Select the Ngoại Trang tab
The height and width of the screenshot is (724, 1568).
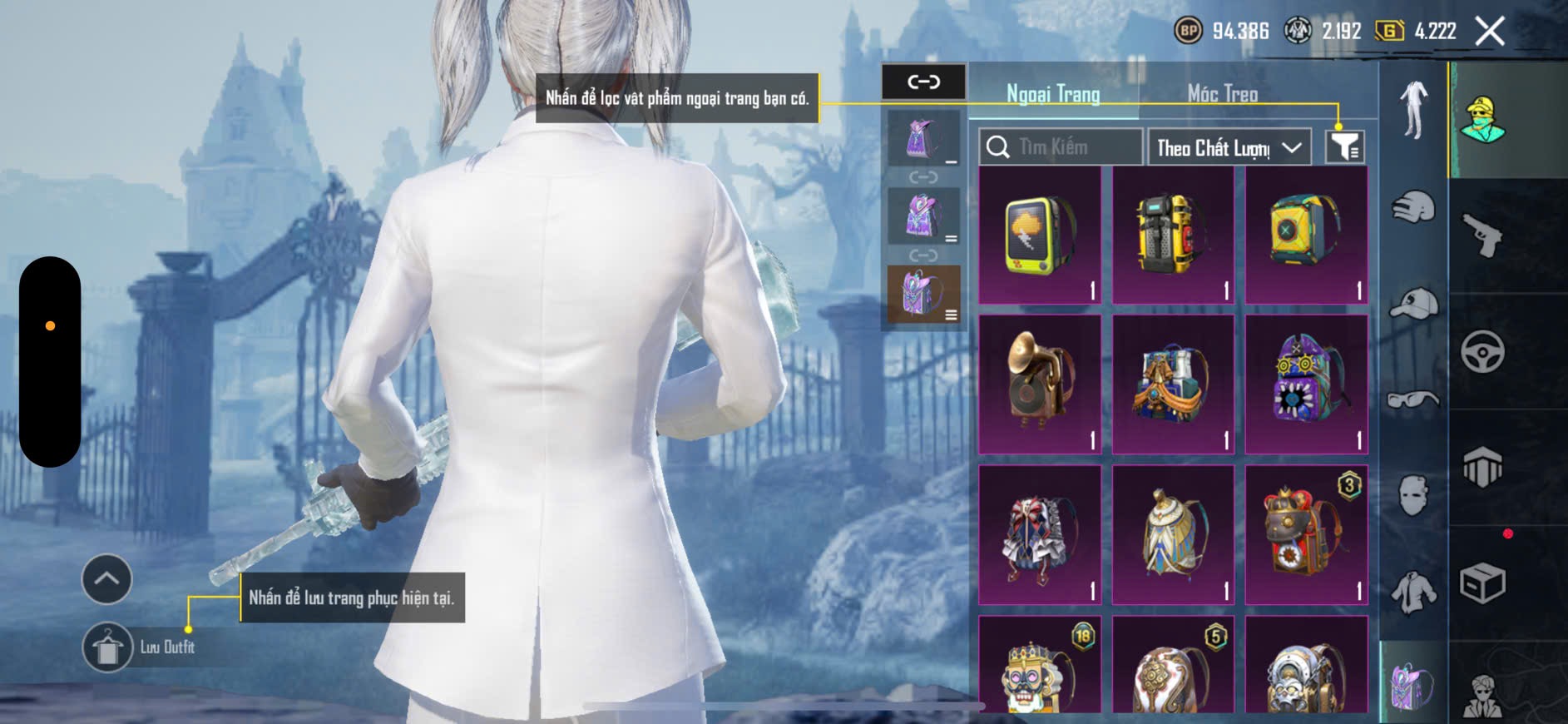[x=1053, y=94]
